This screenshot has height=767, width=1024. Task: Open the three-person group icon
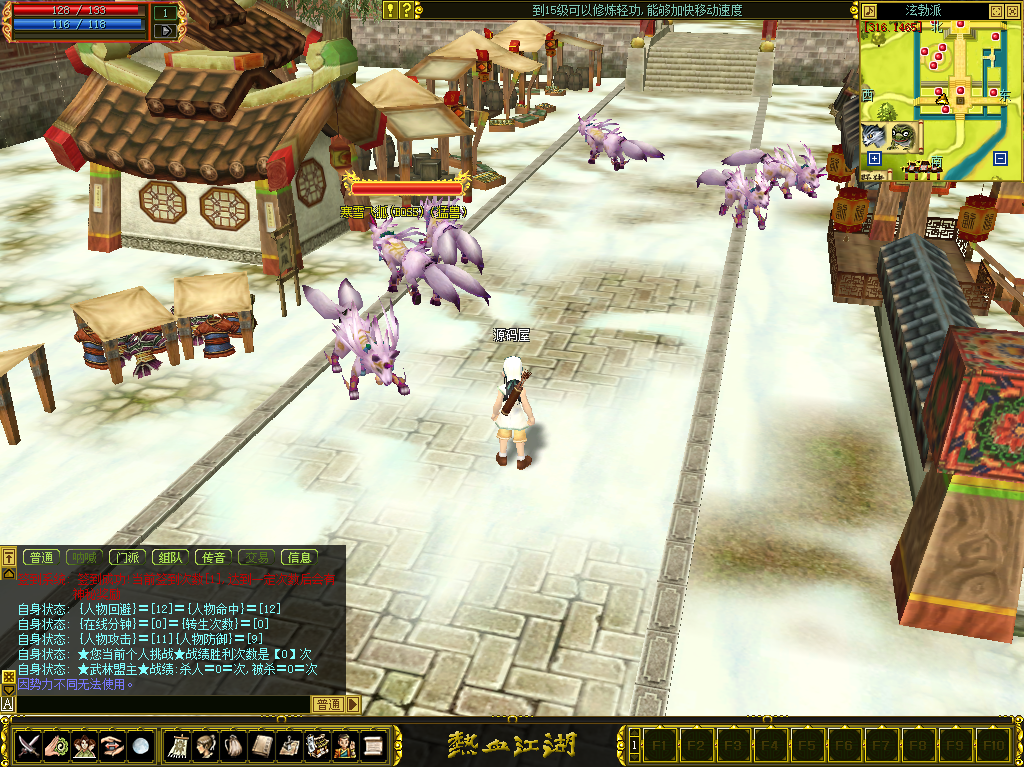86,745
